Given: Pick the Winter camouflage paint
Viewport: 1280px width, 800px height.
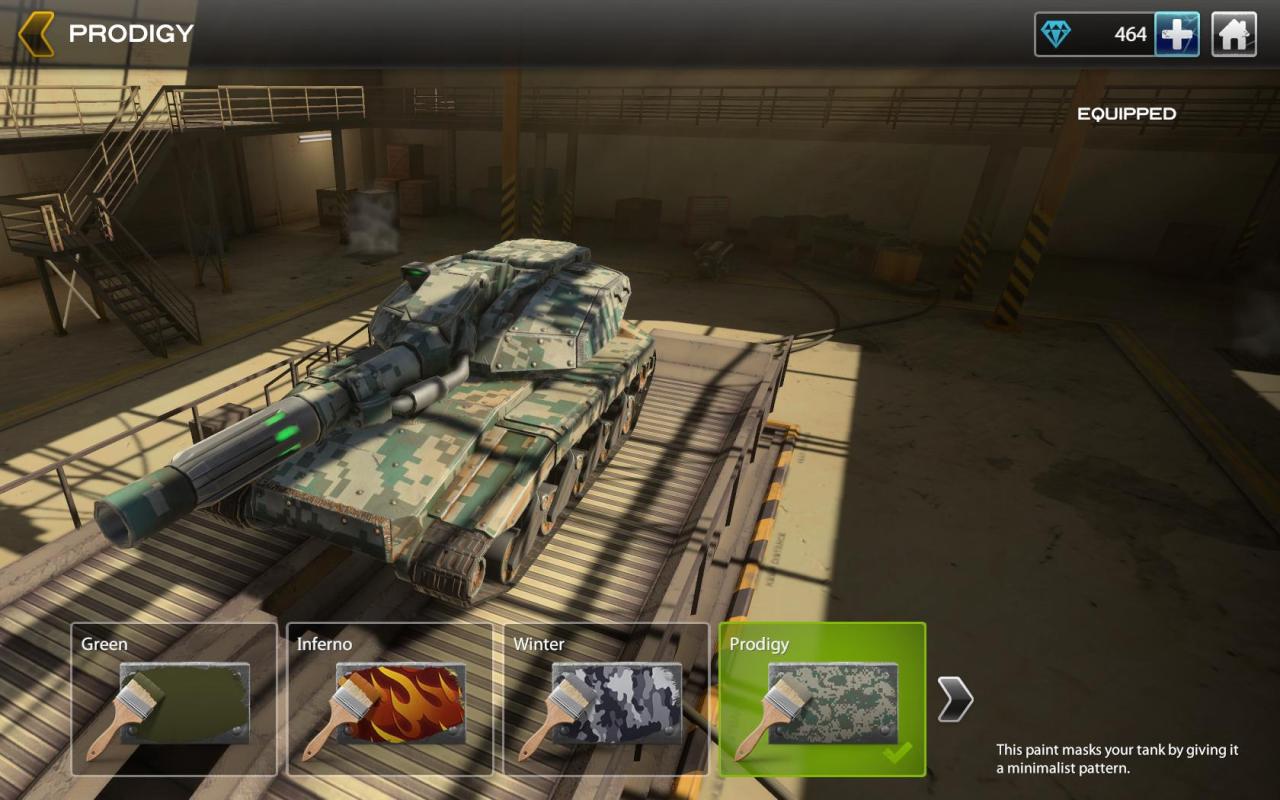Looking at the screenshot, I should click(606, 699).
